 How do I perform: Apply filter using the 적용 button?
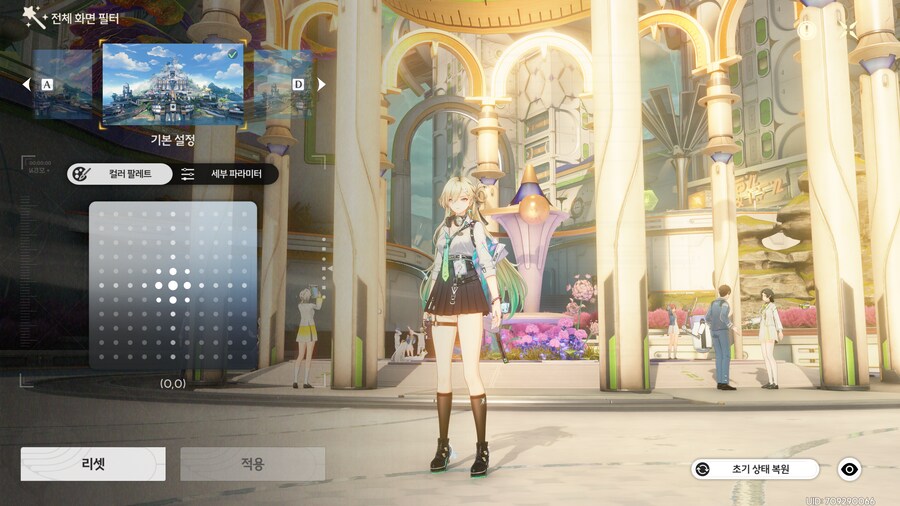(x=252, y=464)
